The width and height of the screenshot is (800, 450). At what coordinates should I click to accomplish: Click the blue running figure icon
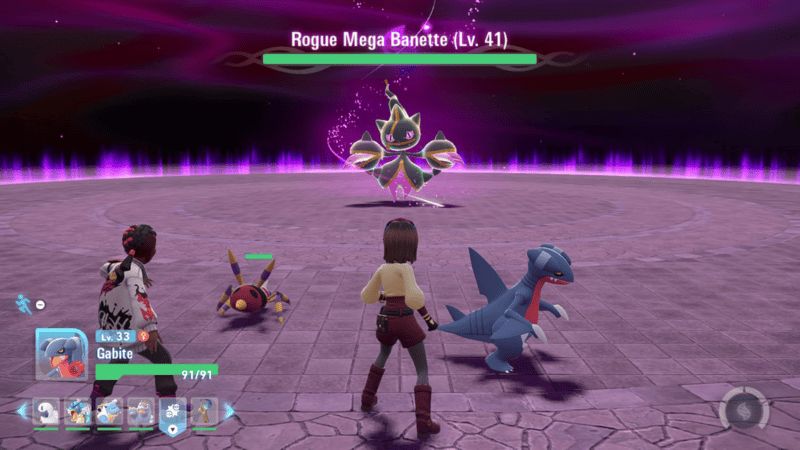[22, 302]
